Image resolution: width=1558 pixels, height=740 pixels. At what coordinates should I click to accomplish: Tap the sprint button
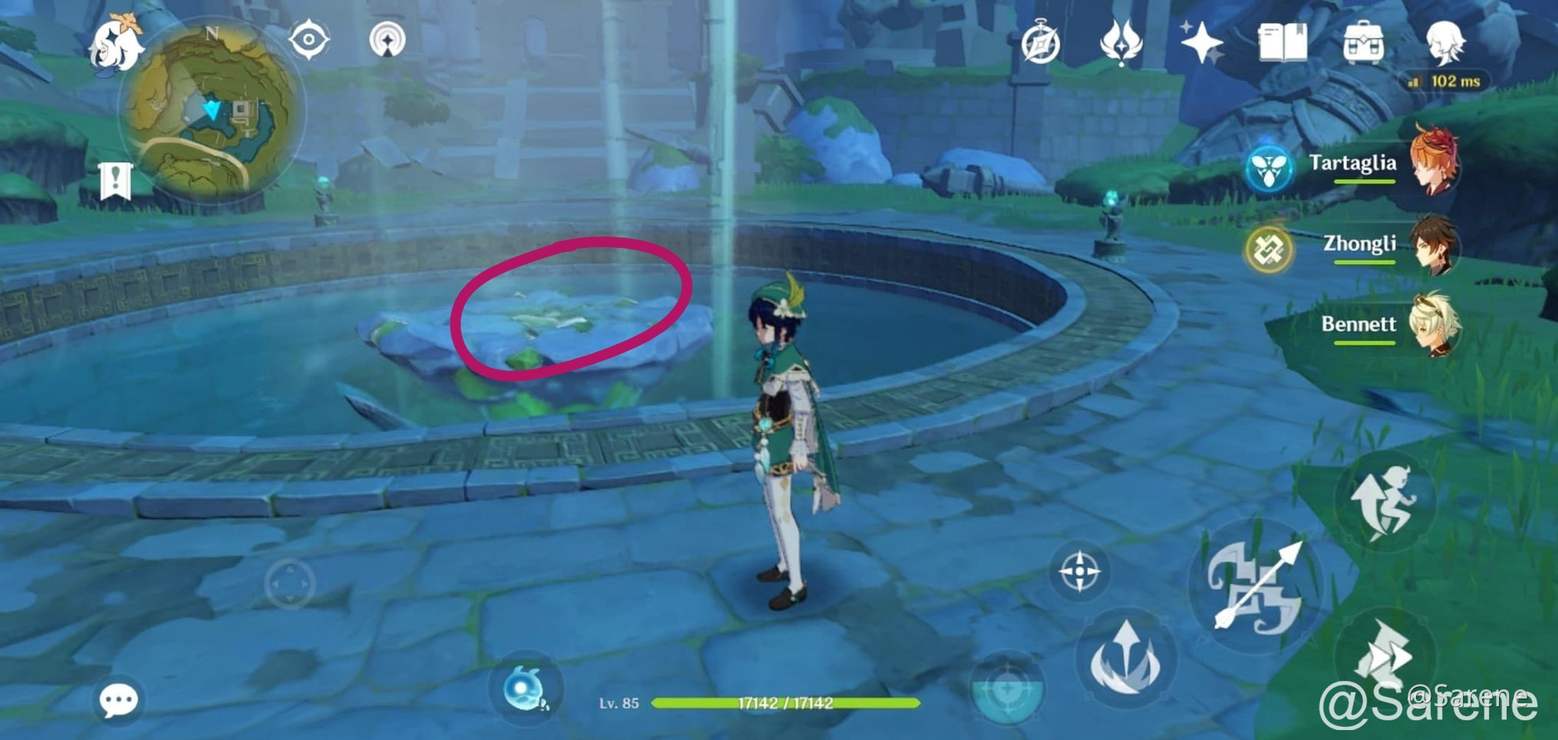1388,497
